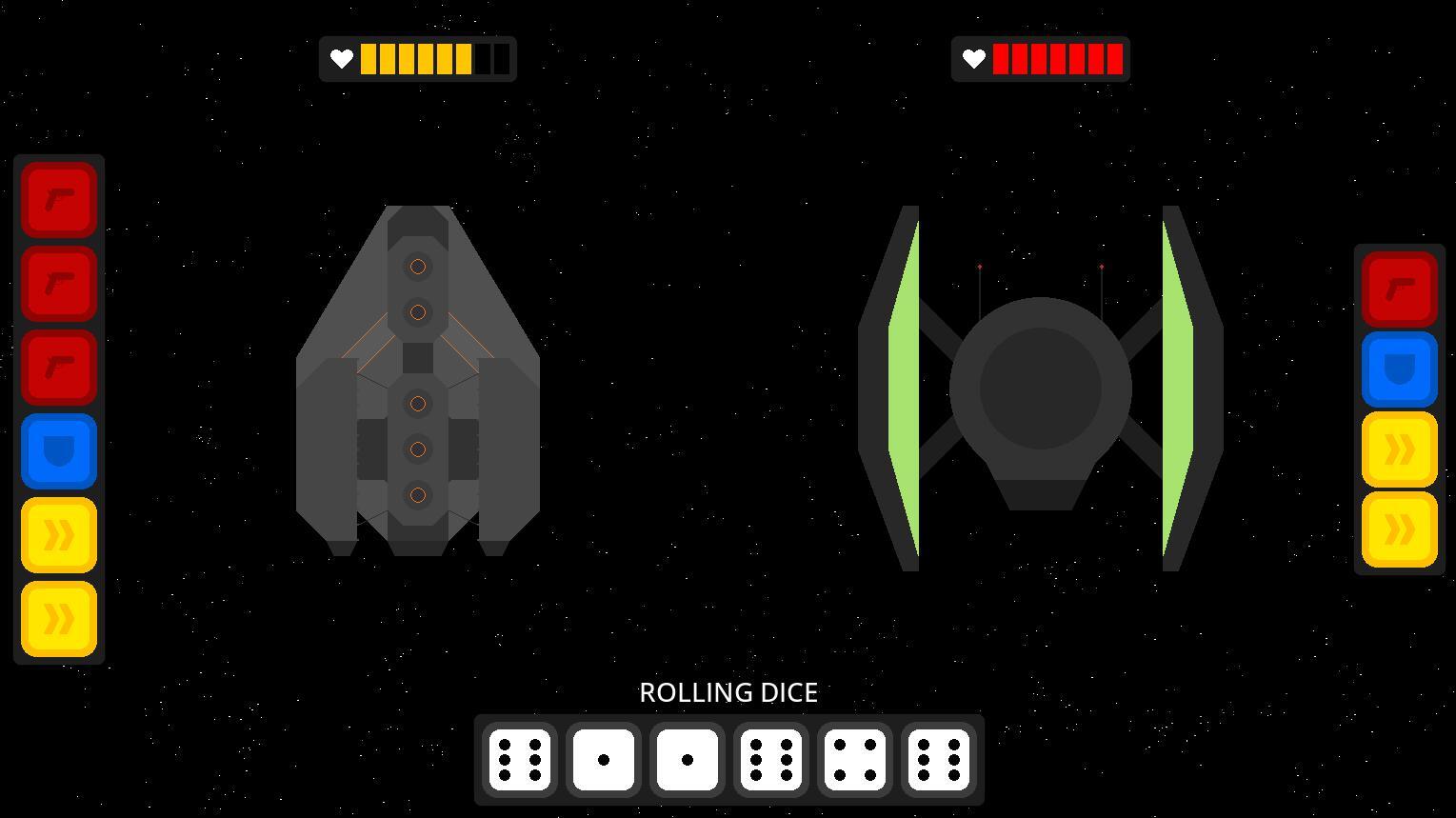Choose the blue shield slot in the six-slot panel
This screenshot has height=818, width=1456.
point(59,451)
